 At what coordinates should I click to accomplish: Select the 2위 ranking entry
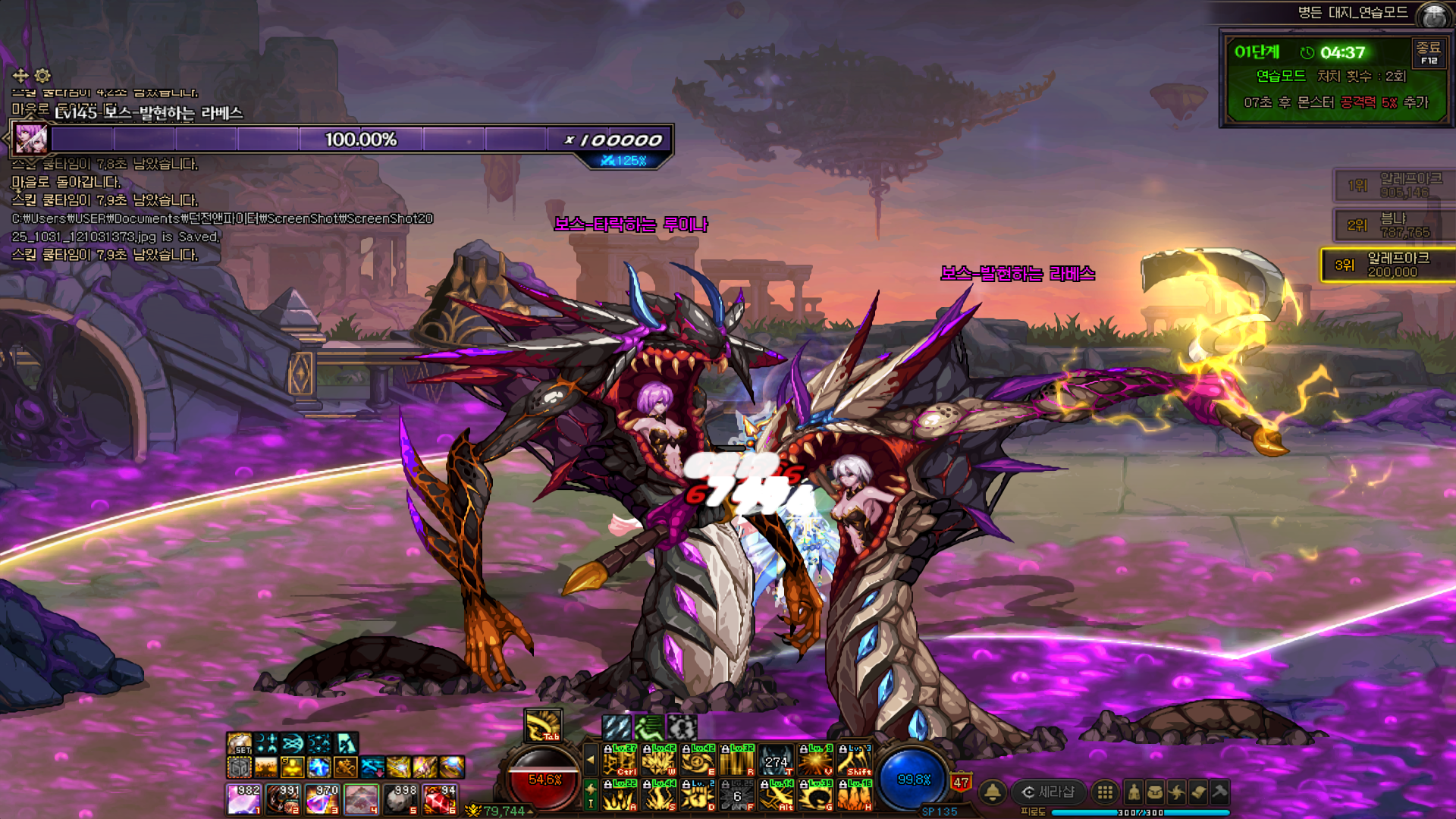pos(1394,225)
